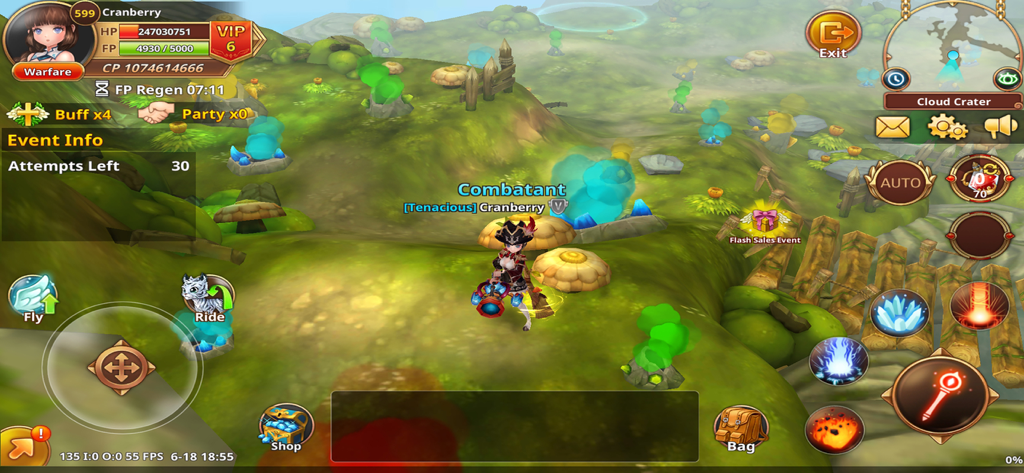
Task: Tap the megaphone announcement icon
Action: pos(1000,127)
